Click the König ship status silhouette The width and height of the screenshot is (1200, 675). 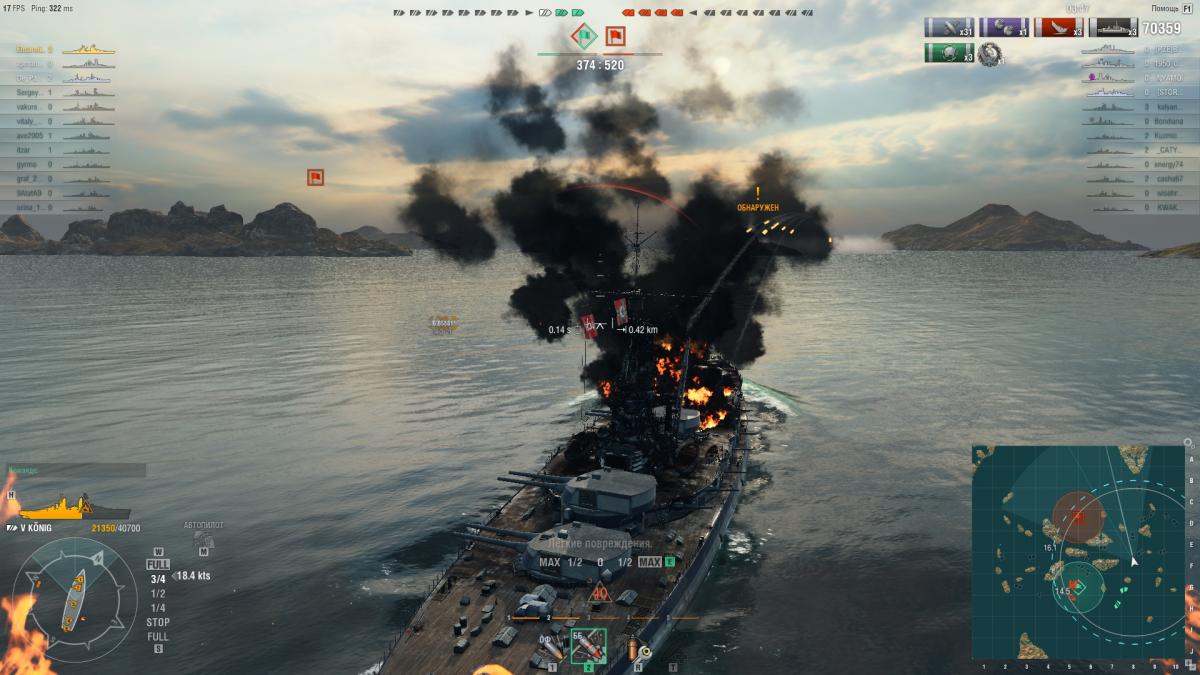pos(62,507)
